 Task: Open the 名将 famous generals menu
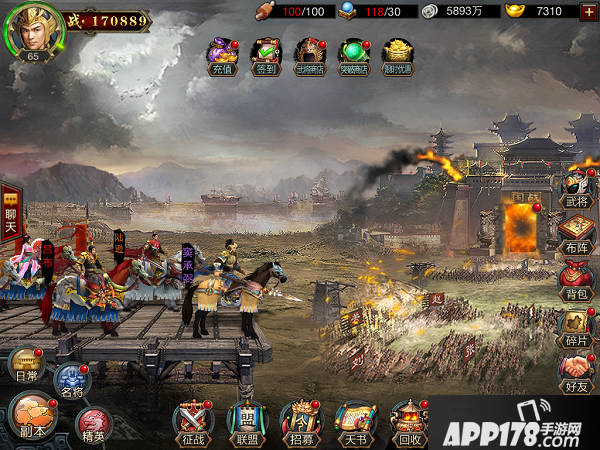[x=72, y=381]
